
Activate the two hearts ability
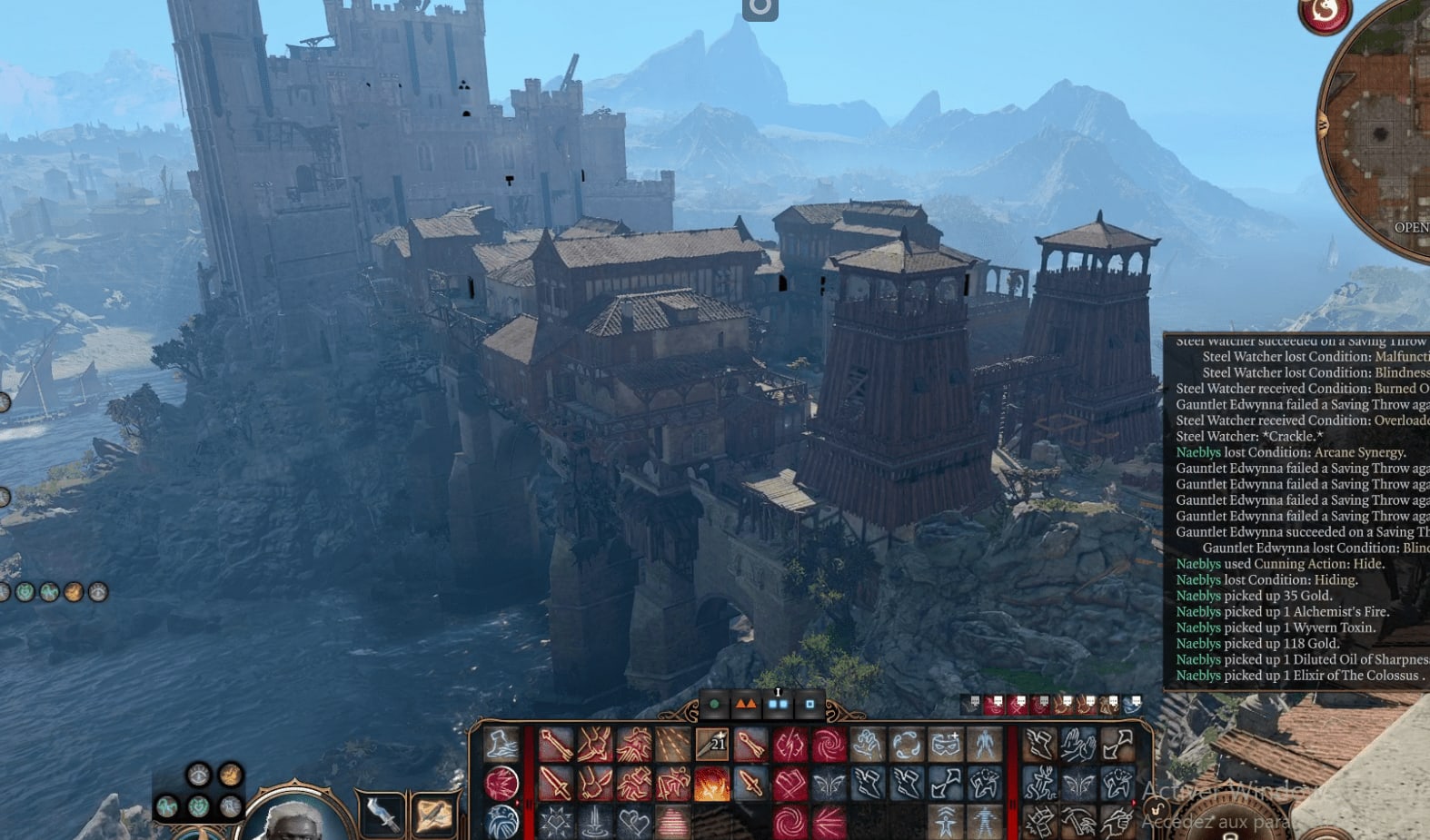pyautogui.click(x=634, y=822)
